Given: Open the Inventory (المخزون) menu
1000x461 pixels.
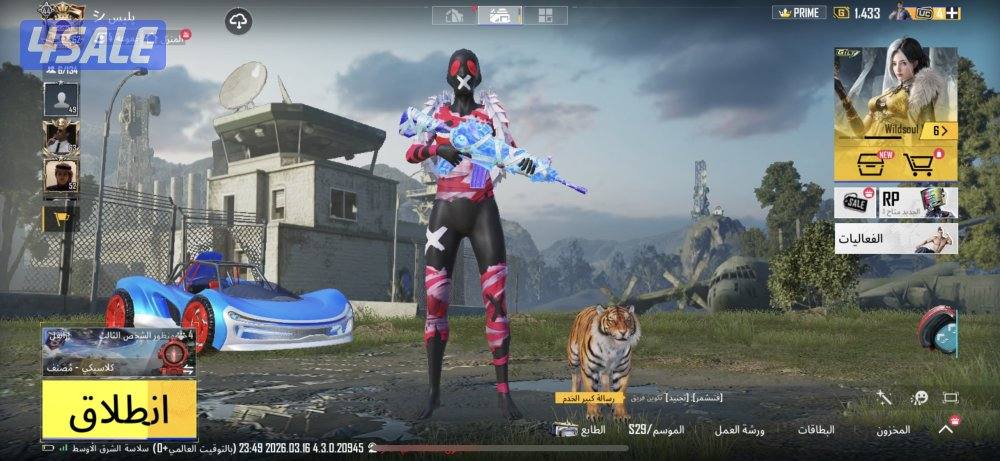Looking at the screenshot, I should (x=893, y=429).
